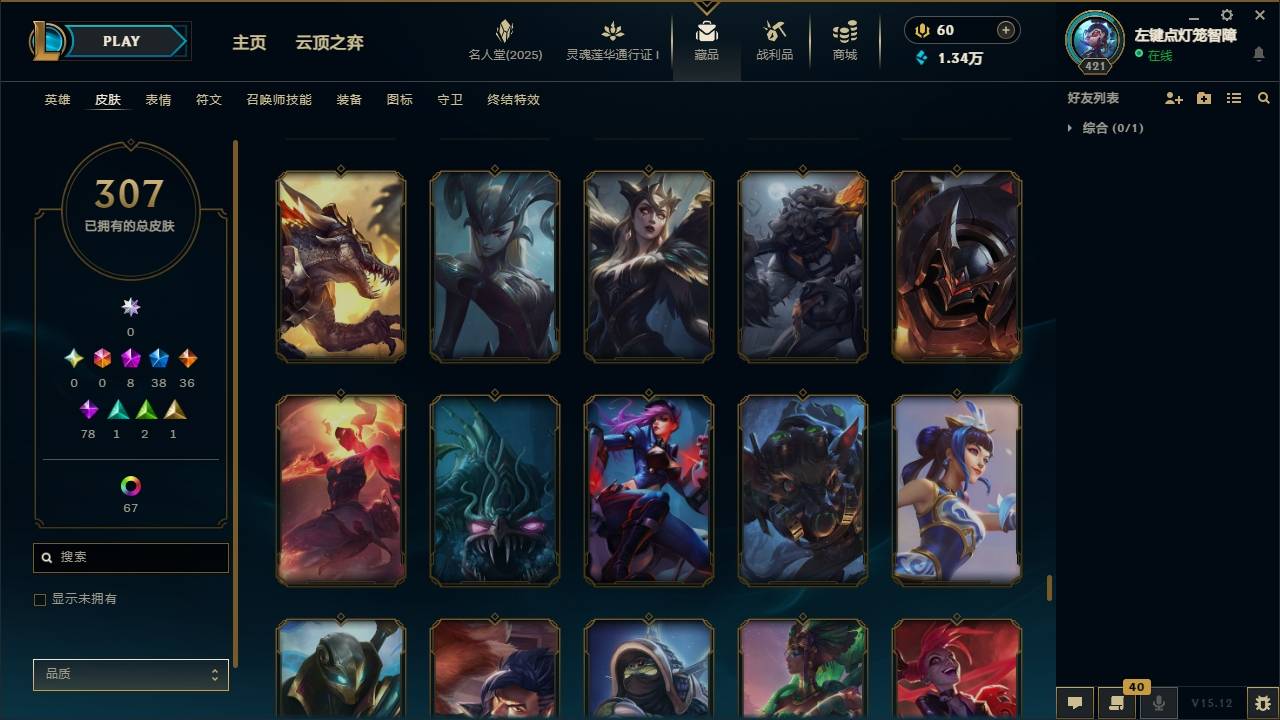This screenshot has height=720, width=1280.
Task: Open the settings gear icon
Action: (1226, 15)
